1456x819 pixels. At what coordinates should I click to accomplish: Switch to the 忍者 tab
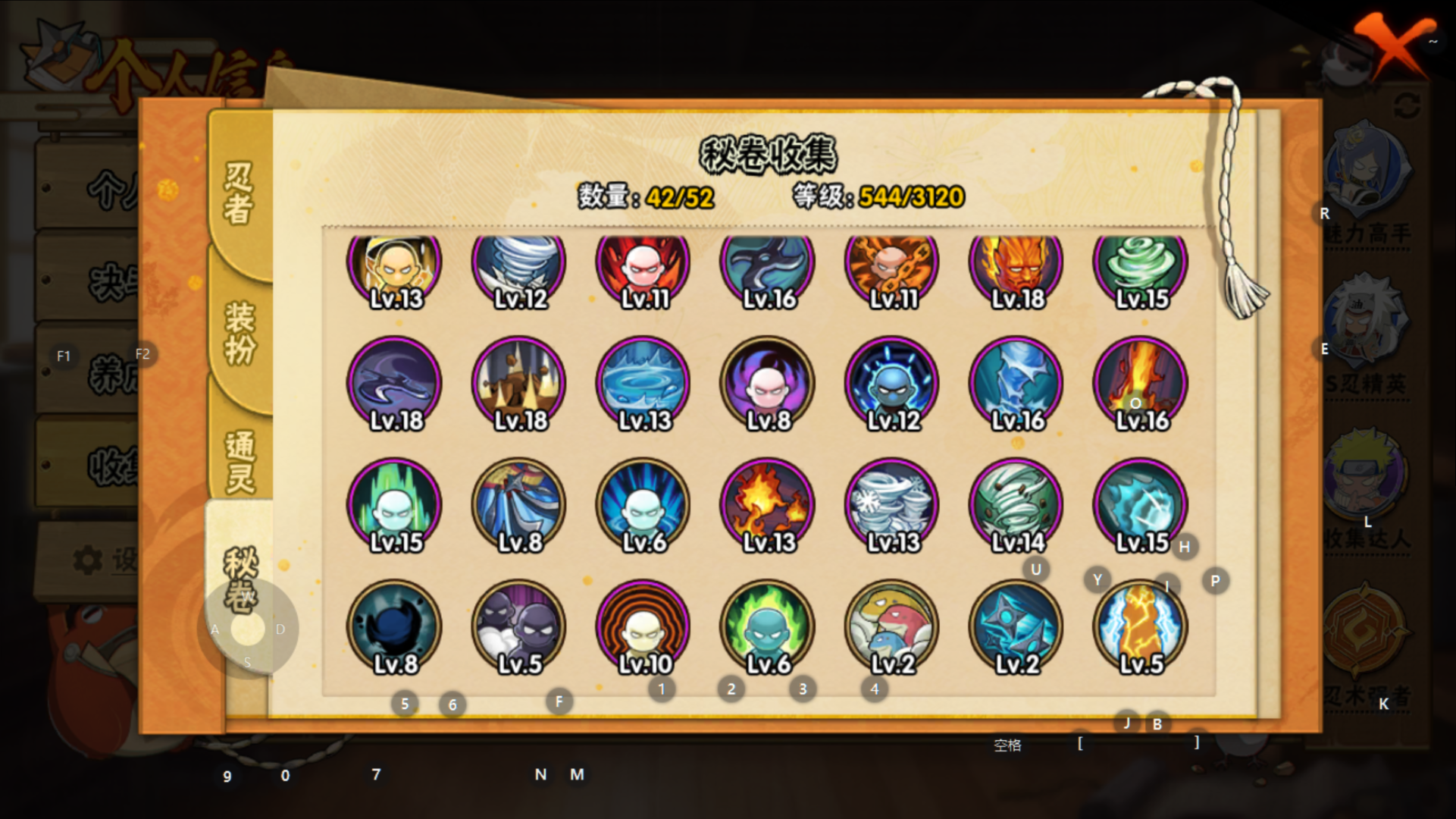point(239,193)
